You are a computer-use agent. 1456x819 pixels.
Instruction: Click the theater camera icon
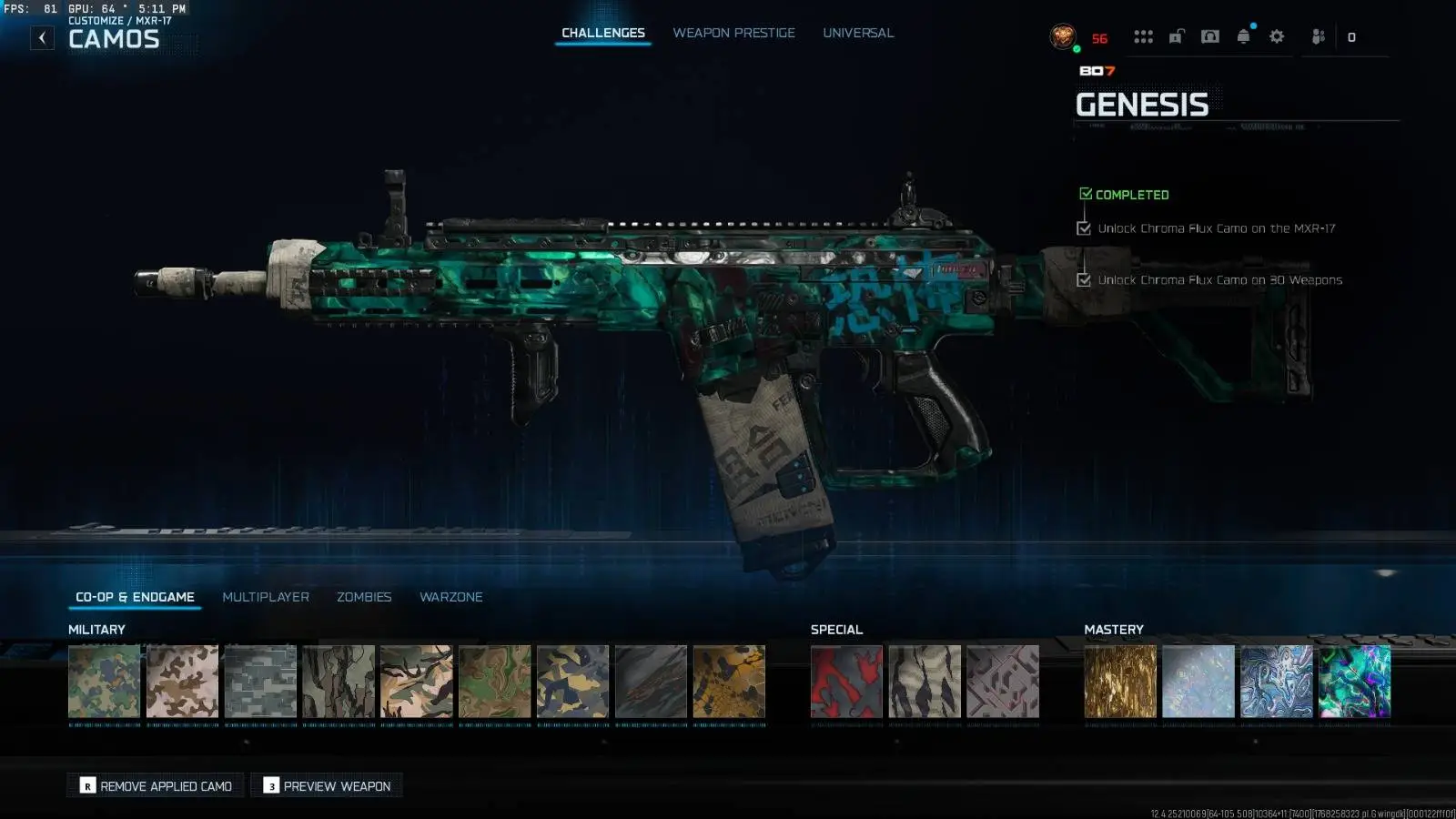coord(1208,36)
